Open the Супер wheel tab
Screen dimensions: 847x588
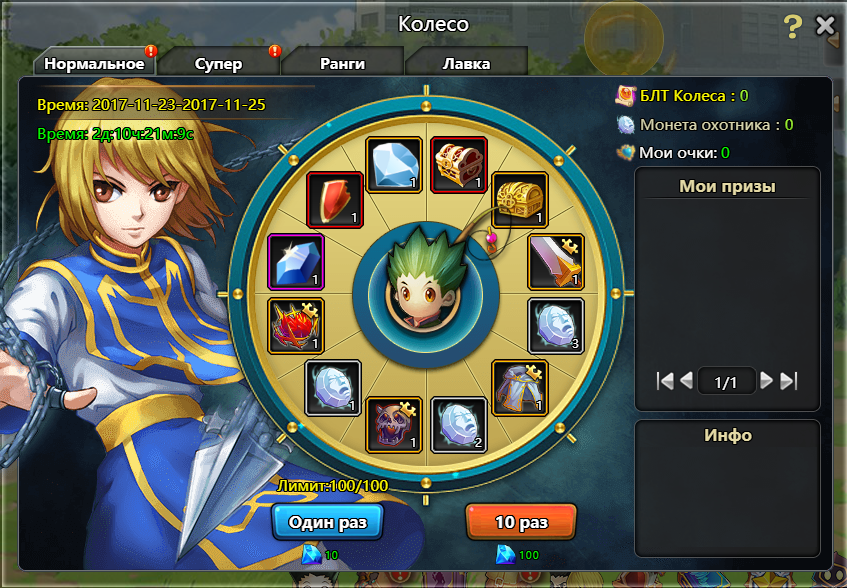click(x=218, y=64)
